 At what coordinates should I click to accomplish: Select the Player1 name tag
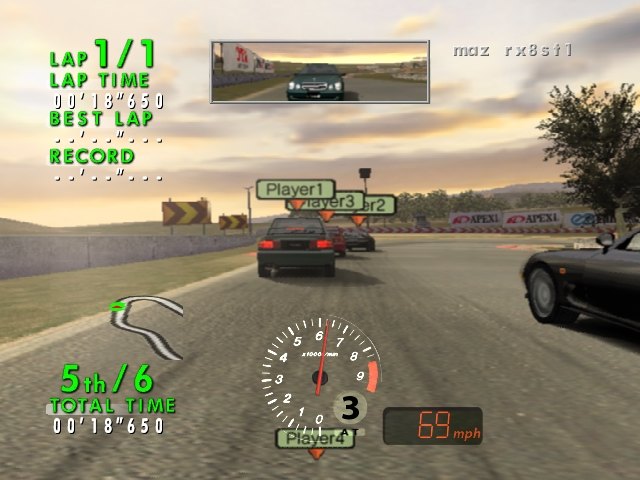pyautogui.click(x=295, y=189)
